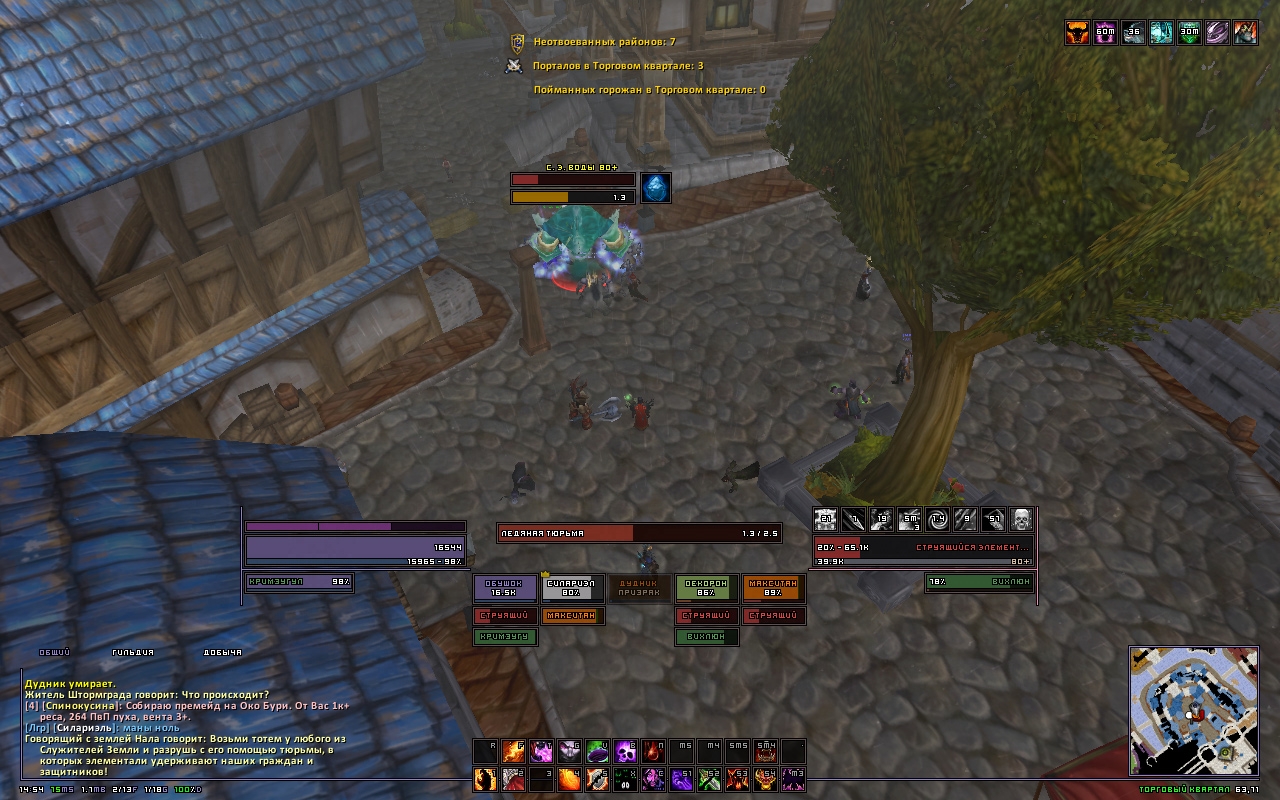The image size is (1280, 800).
Task: Click the Дудник ghost raid frame
Action: 640,589
